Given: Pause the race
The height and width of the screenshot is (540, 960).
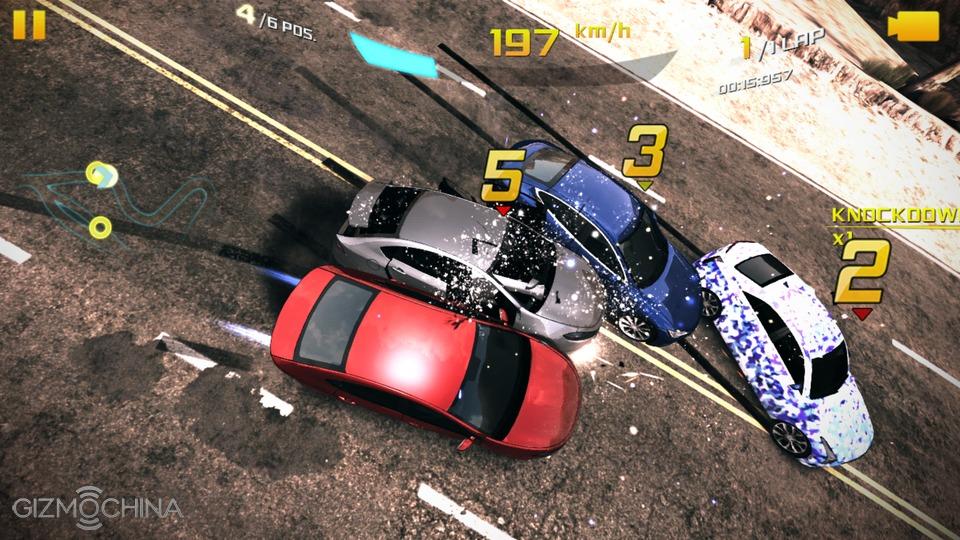Looking at the screenshot, I should coord(29,23).
